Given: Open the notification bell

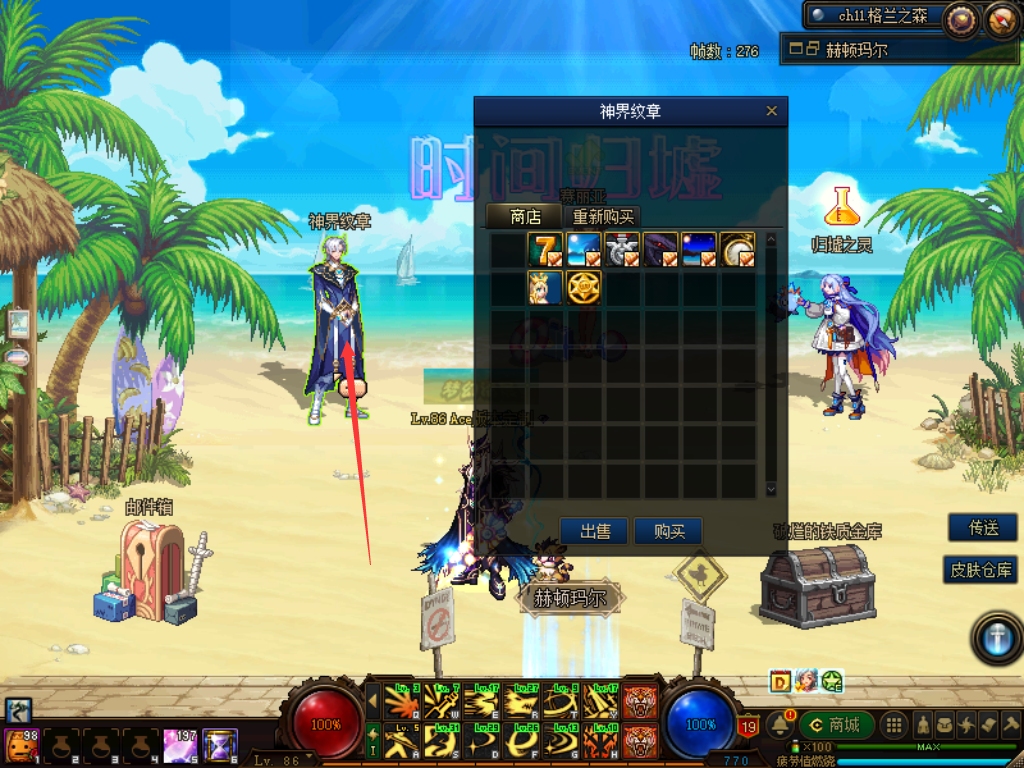Looking at the screenshot, I should pyautogui.click(x=782, y=725).
